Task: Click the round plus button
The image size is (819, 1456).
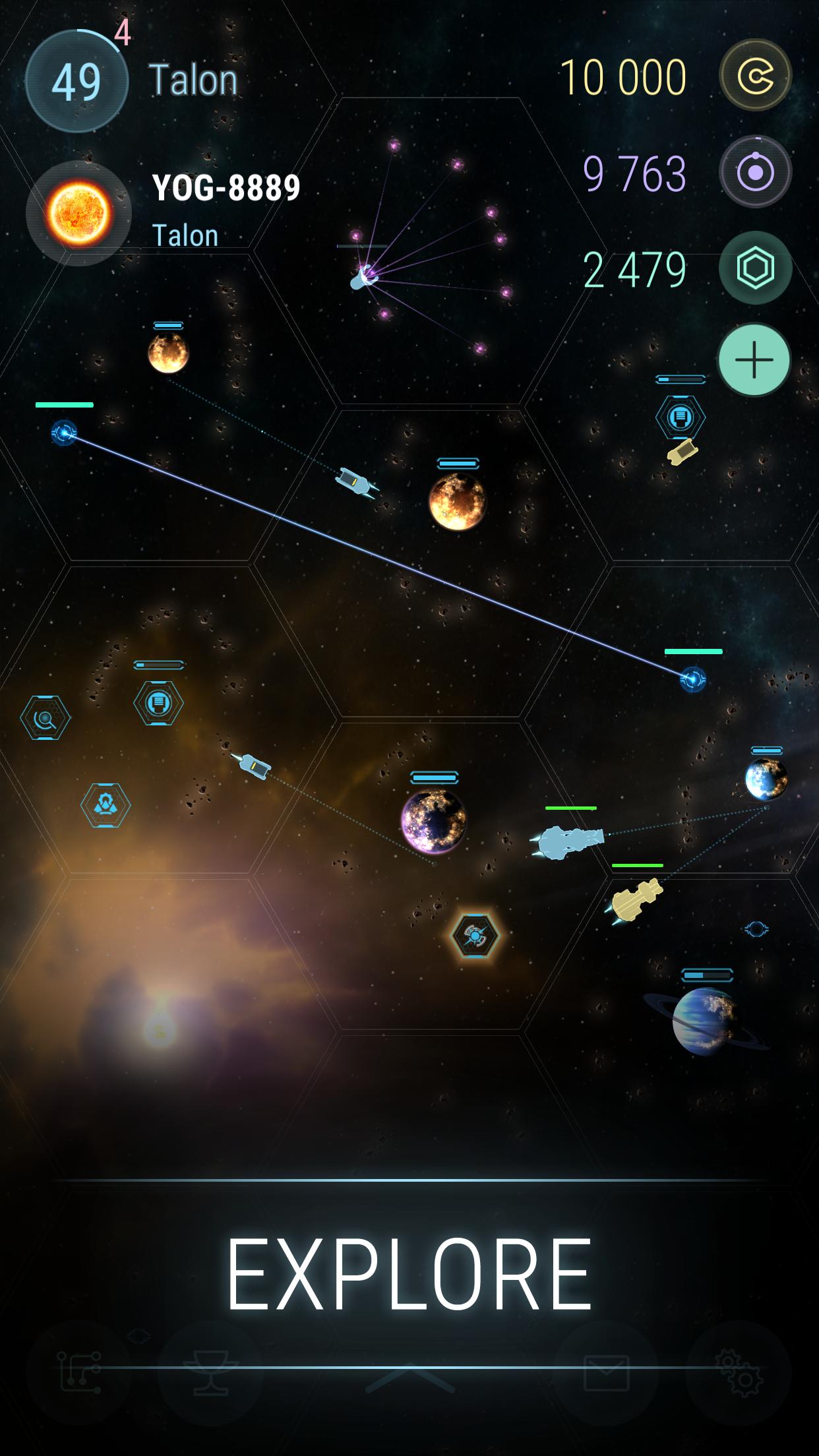Action: click(x=754, y=360)
